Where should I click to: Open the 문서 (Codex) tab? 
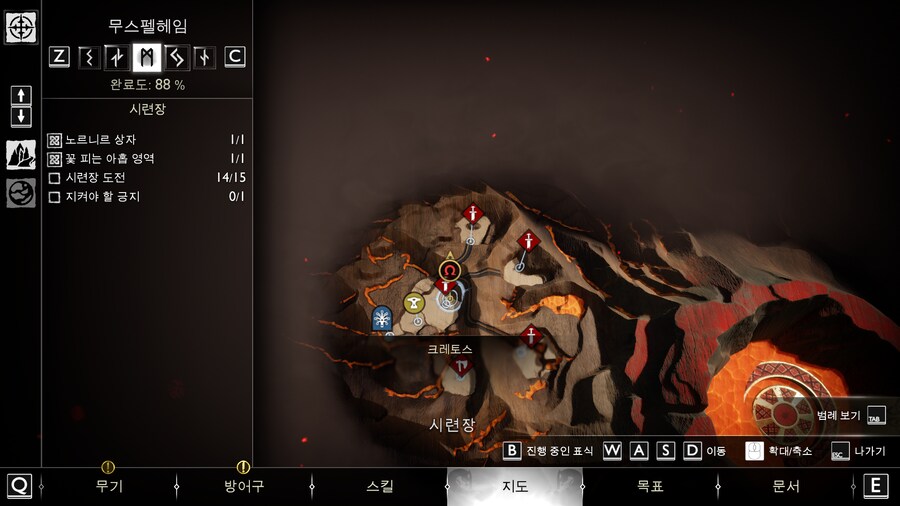(x=786, y=486)
